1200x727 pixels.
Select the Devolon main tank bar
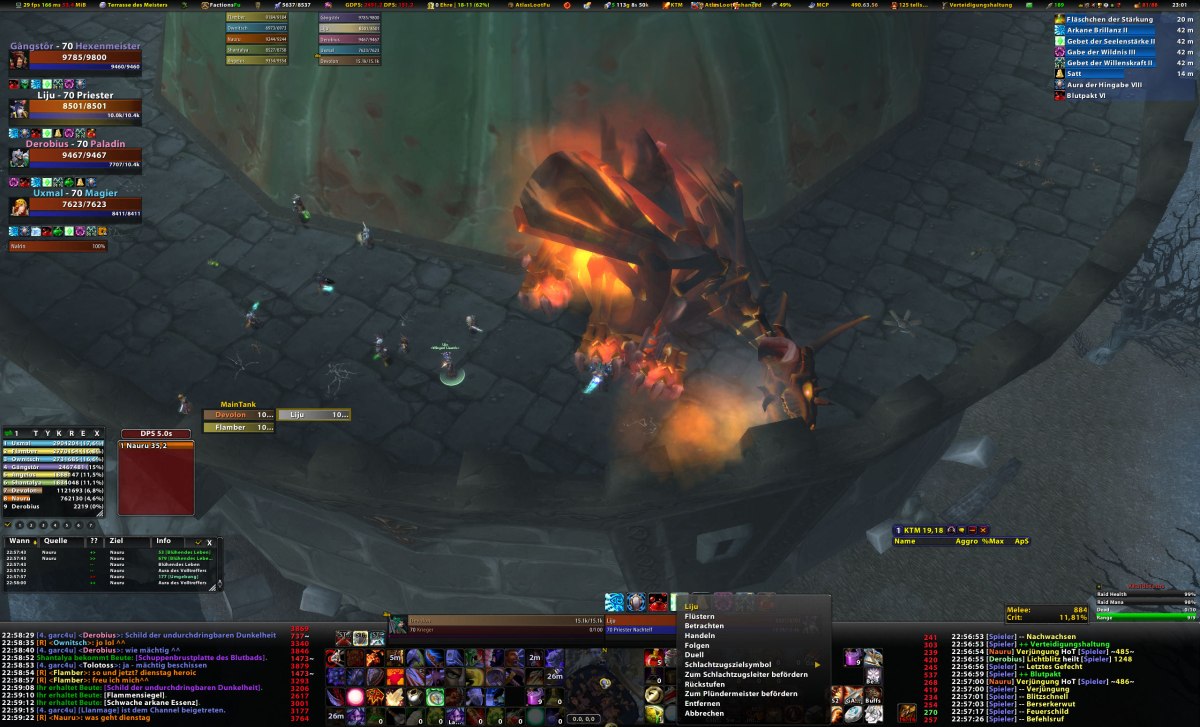pyautogui.click(x=238, y=414)
